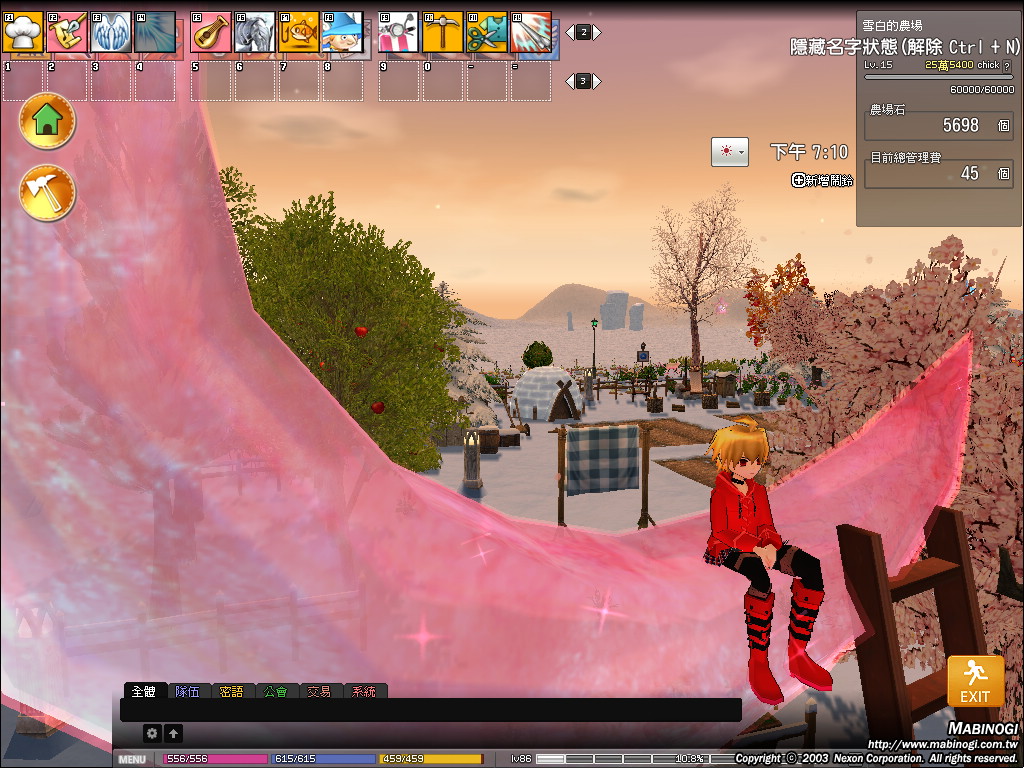Use the pickaxe mining skill
Viewport: 1024px width, 768px height.
click(x=442, y=32)
